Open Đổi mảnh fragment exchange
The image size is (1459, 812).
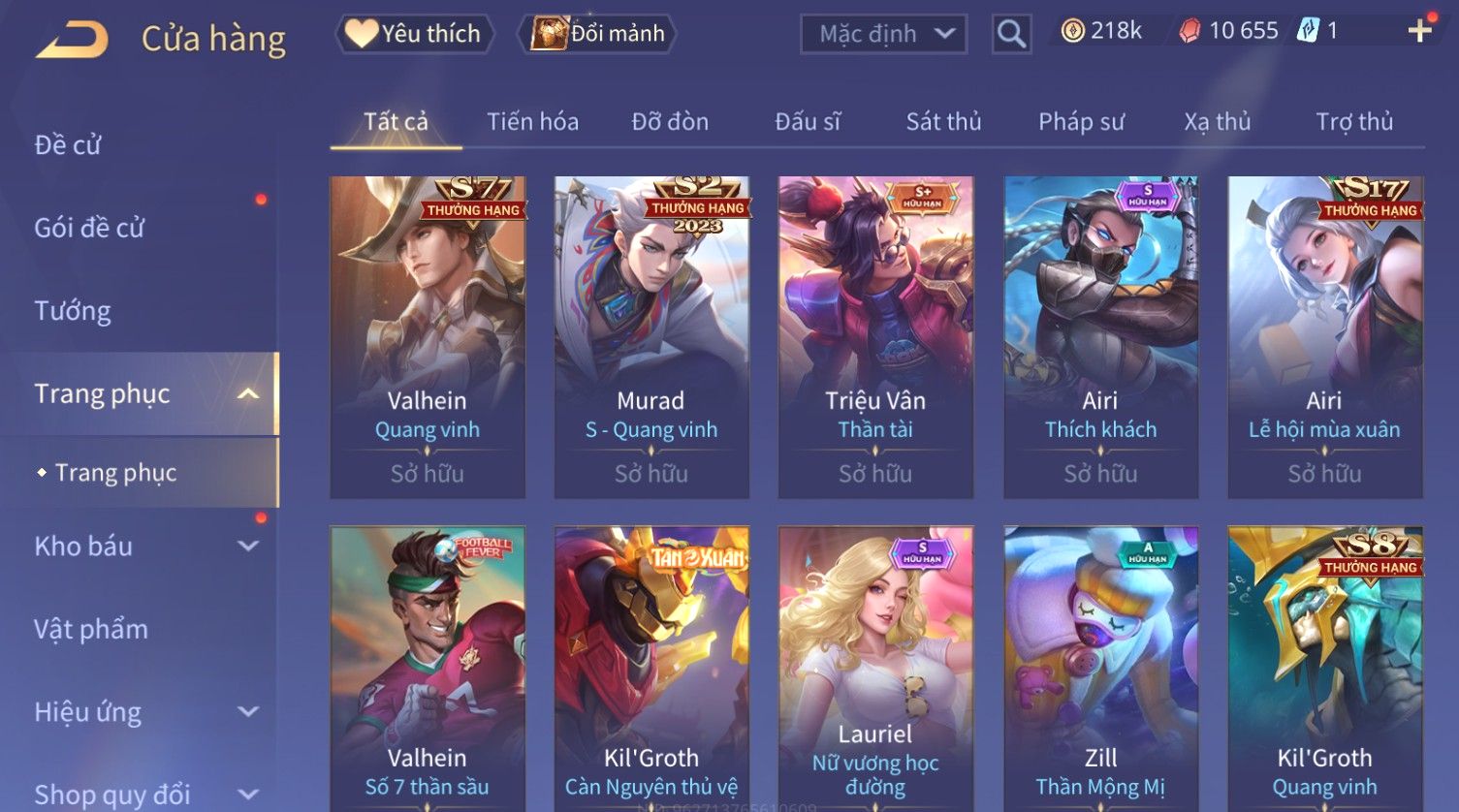pyautogui.click(x=598, y=34)
